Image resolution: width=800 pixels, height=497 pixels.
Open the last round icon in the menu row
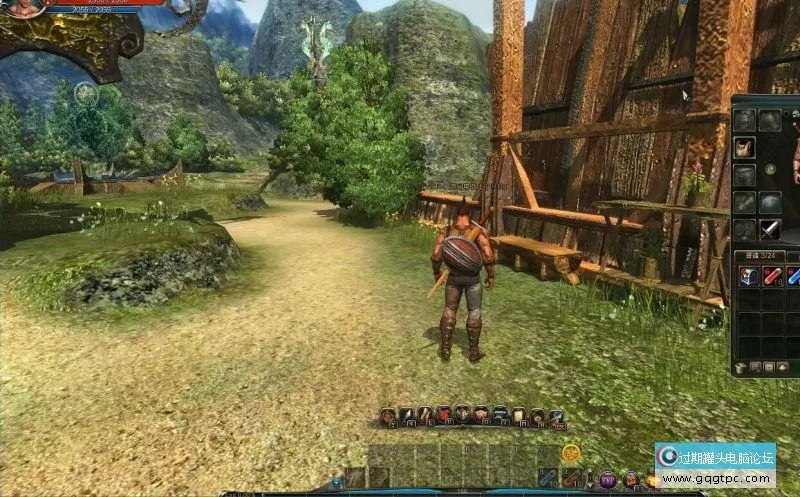pyautogui.click(x=557, y=415)
